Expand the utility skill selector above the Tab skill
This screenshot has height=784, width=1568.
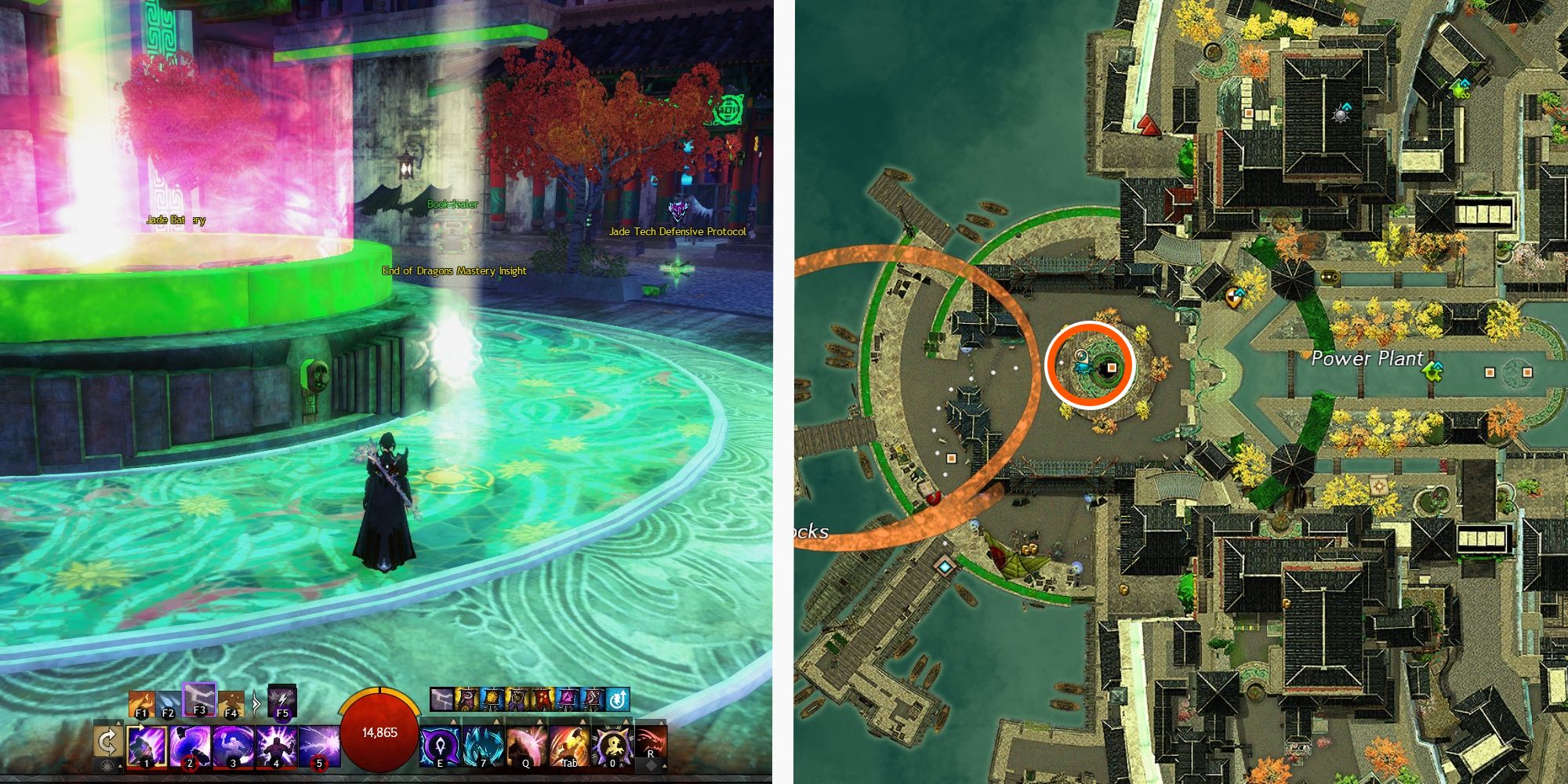point(581,722)
